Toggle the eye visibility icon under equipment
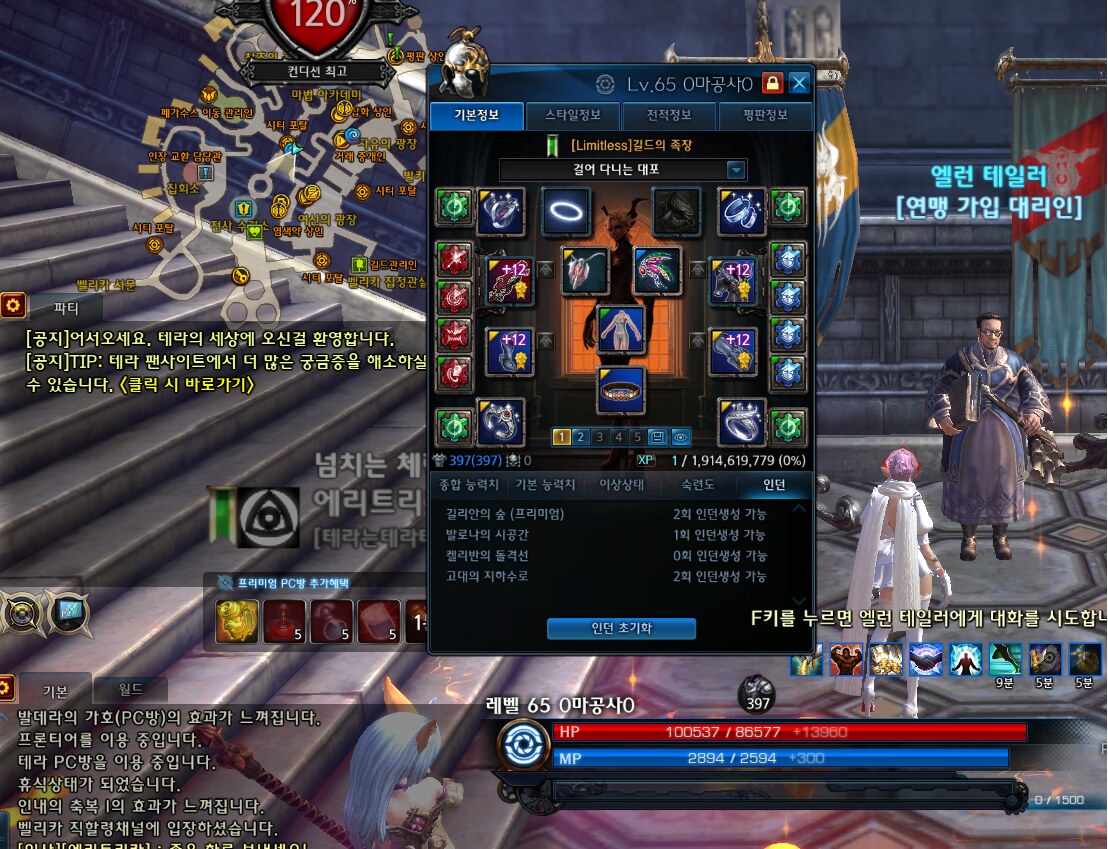Image resolution: width=1108 pixels, height=849 pixels. (681, 437)
